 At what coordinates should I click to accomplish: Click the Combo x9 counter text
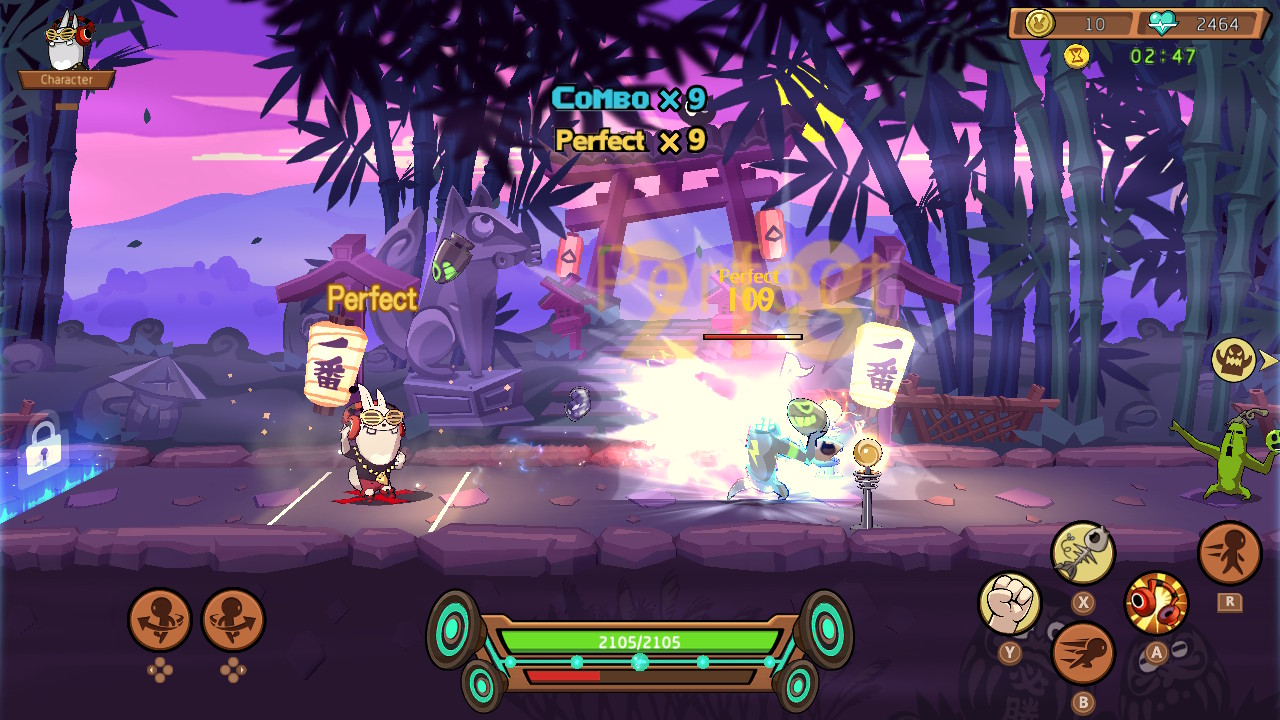pyautogui.click(x=628, y=99)
